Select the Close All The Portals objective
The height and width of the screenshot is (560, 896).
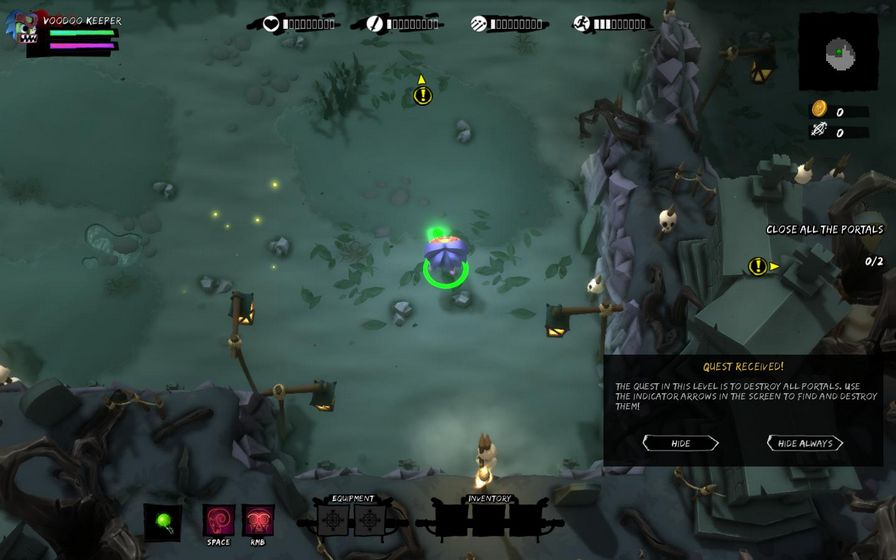click(x=824, y=230)
